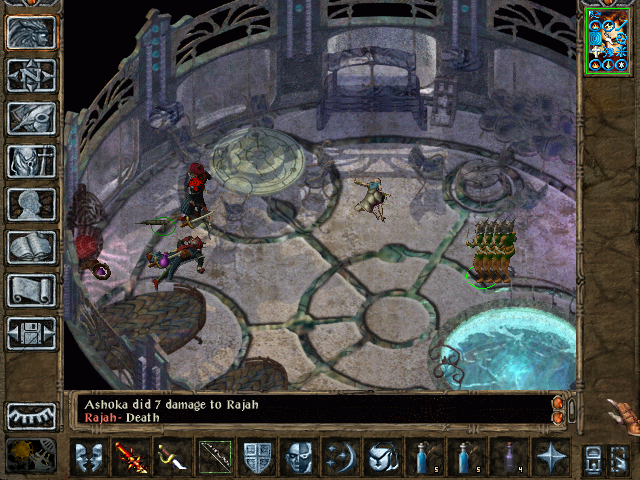The height and width of the screenshot is (480, 640).
Task: Open the mage spellbook
Action: [31, 247]
